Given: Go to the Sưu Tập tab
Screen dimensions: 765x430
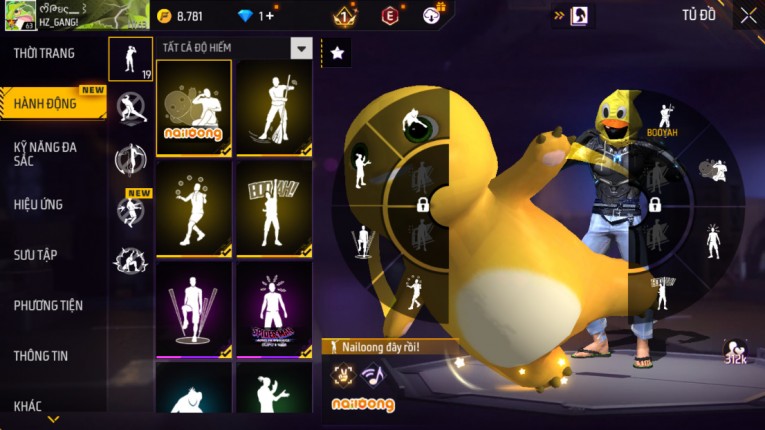Looking at the screenshot, I should [x=35, y=255].
